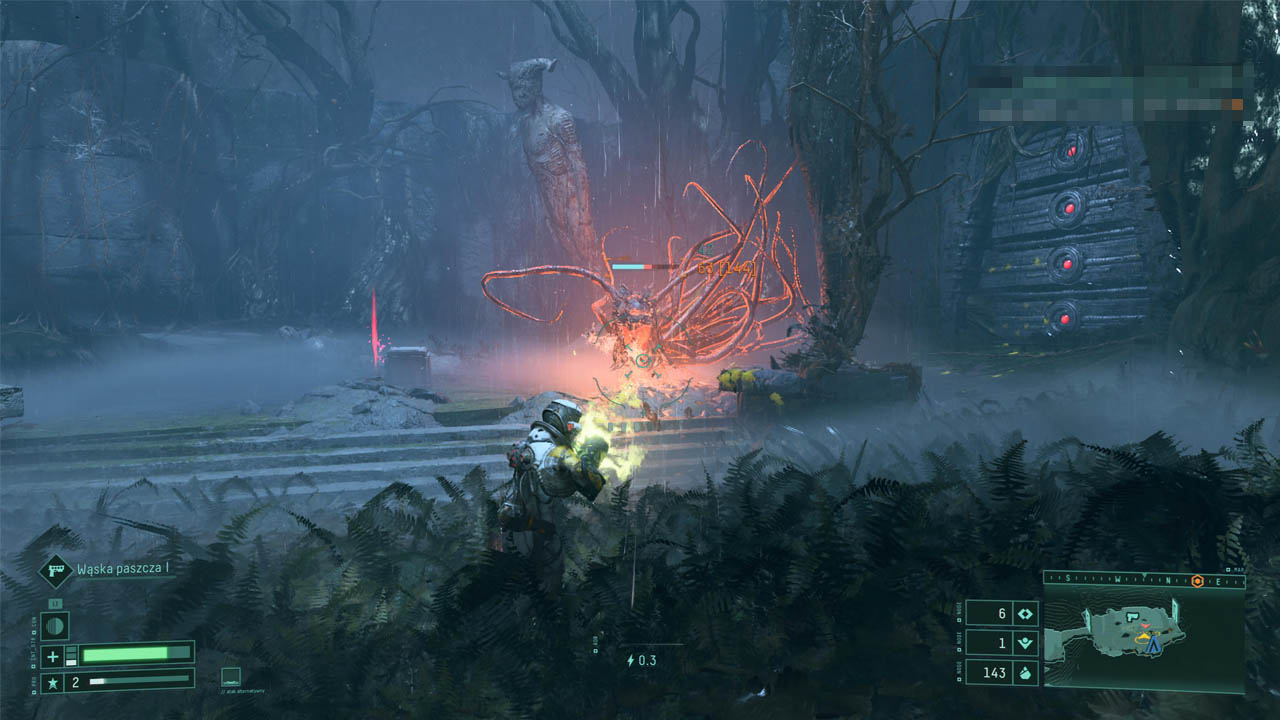
Task: Select the Wąska paszcza I weapon icon
Action: [54, 570]
